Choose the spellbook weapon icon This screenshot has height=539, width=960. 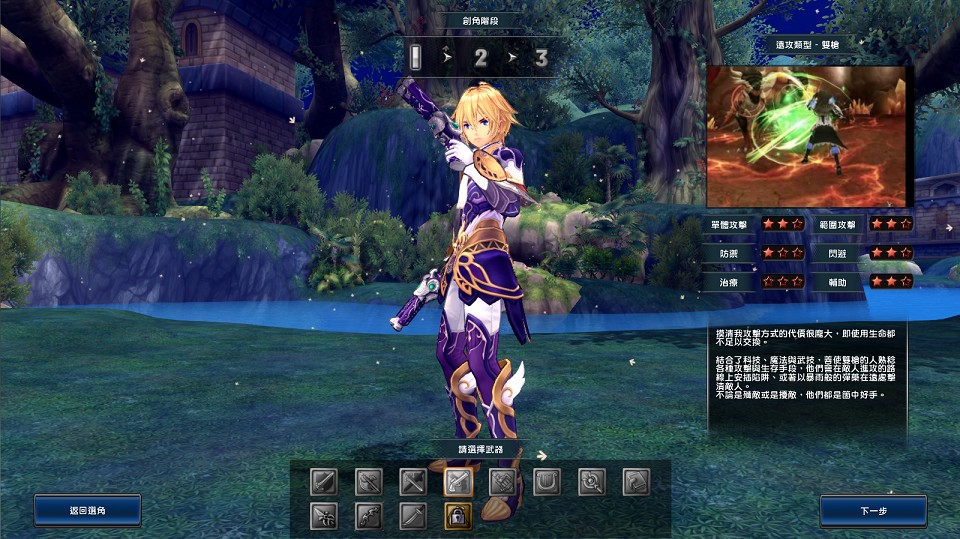coord(637,482)
